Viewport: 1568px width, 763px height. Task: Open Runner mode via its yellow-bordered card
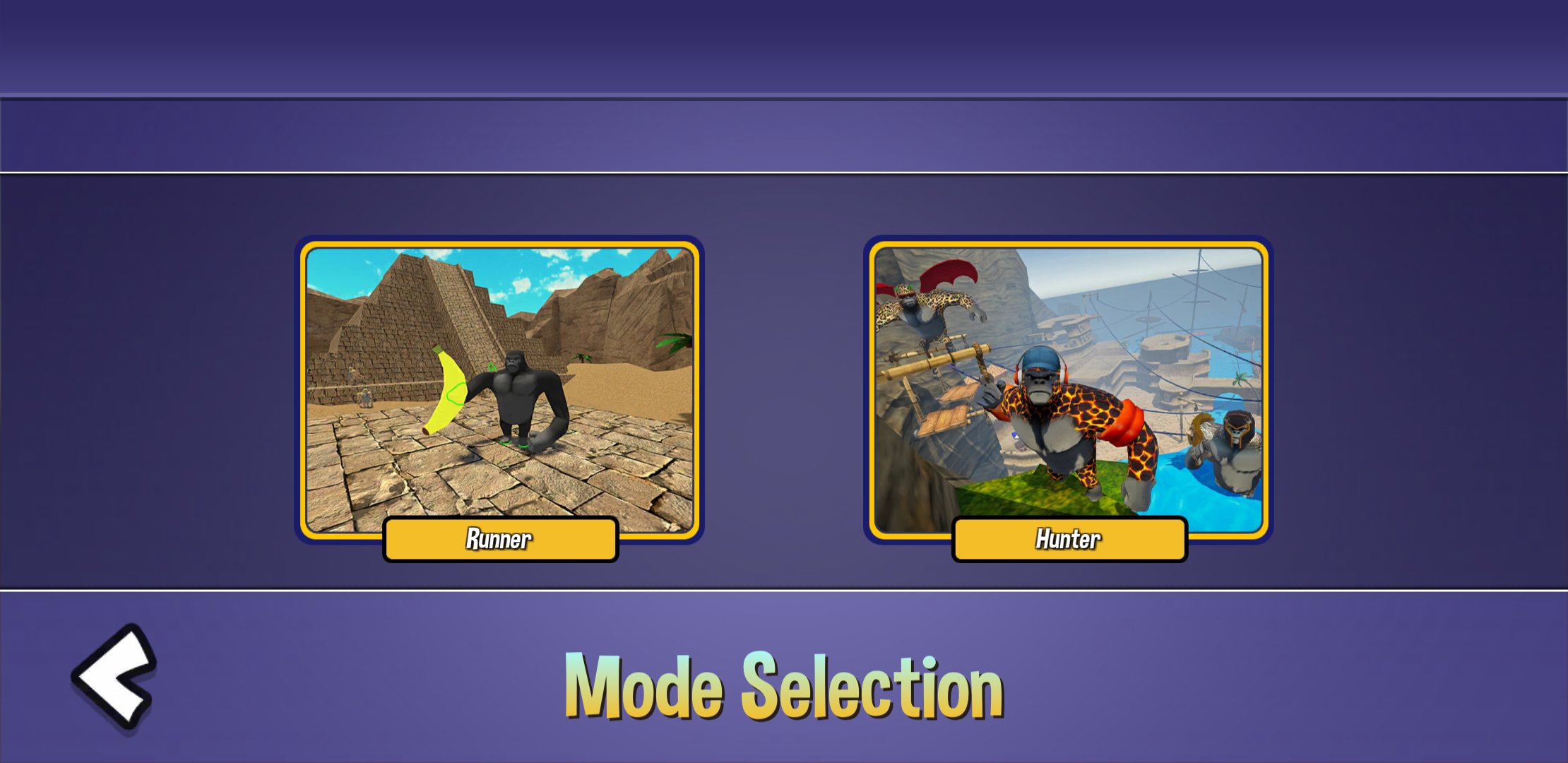500,396
